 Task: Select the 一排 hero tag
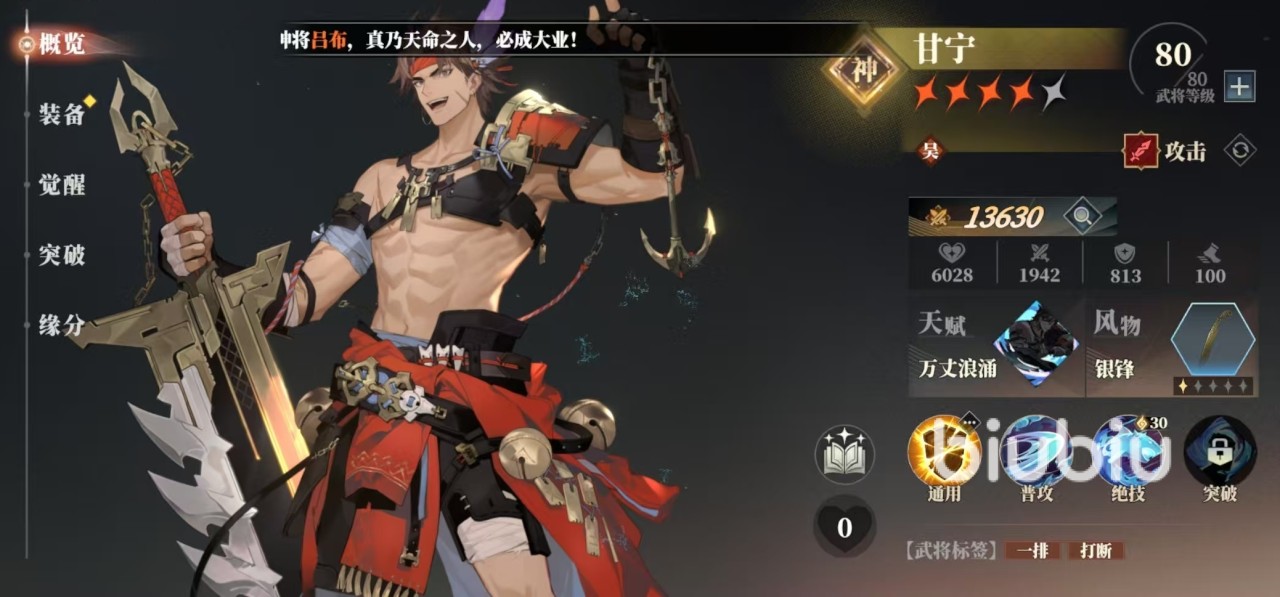(x=1033, y=550)
